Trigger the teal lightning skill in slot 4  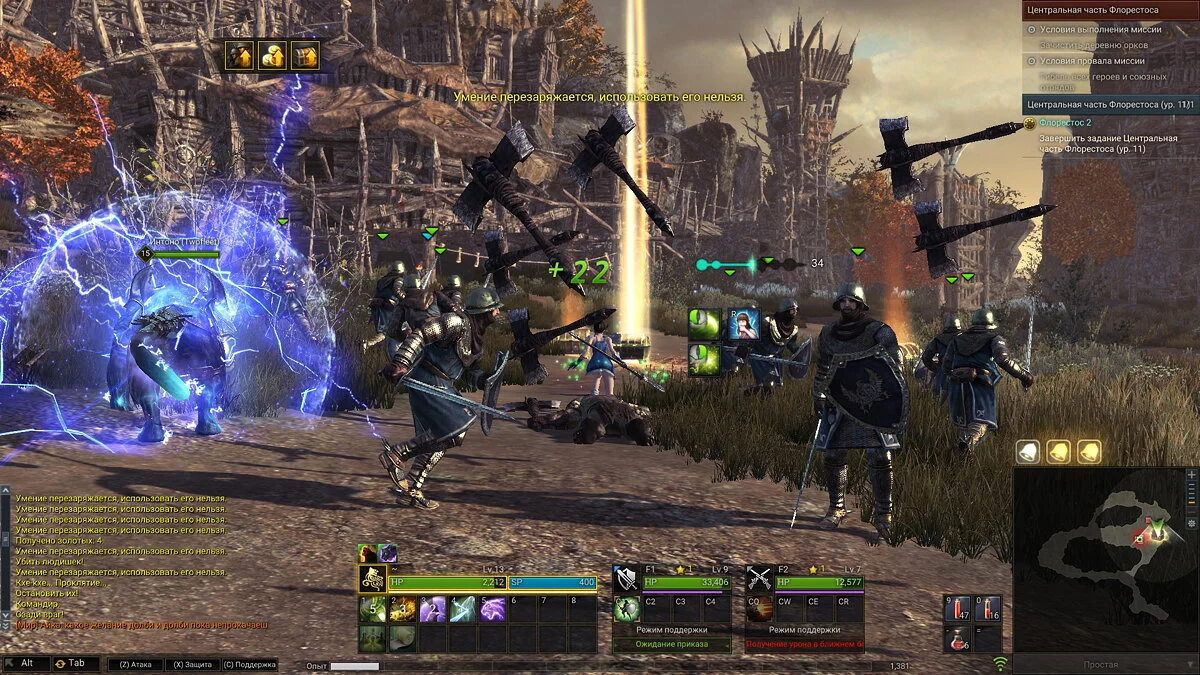point(463,609)
